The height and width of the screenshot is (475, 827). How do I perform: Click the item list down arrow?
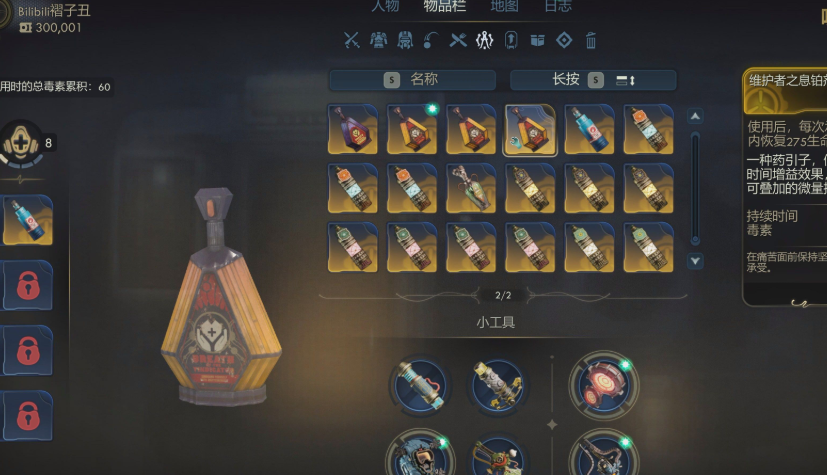(696, 261)
